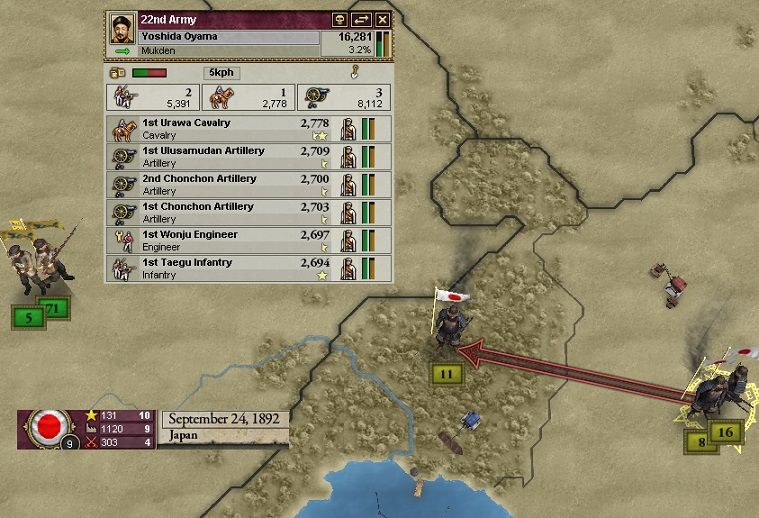
Task: Click the shovel dig-in icon
Action: (354, 72)
